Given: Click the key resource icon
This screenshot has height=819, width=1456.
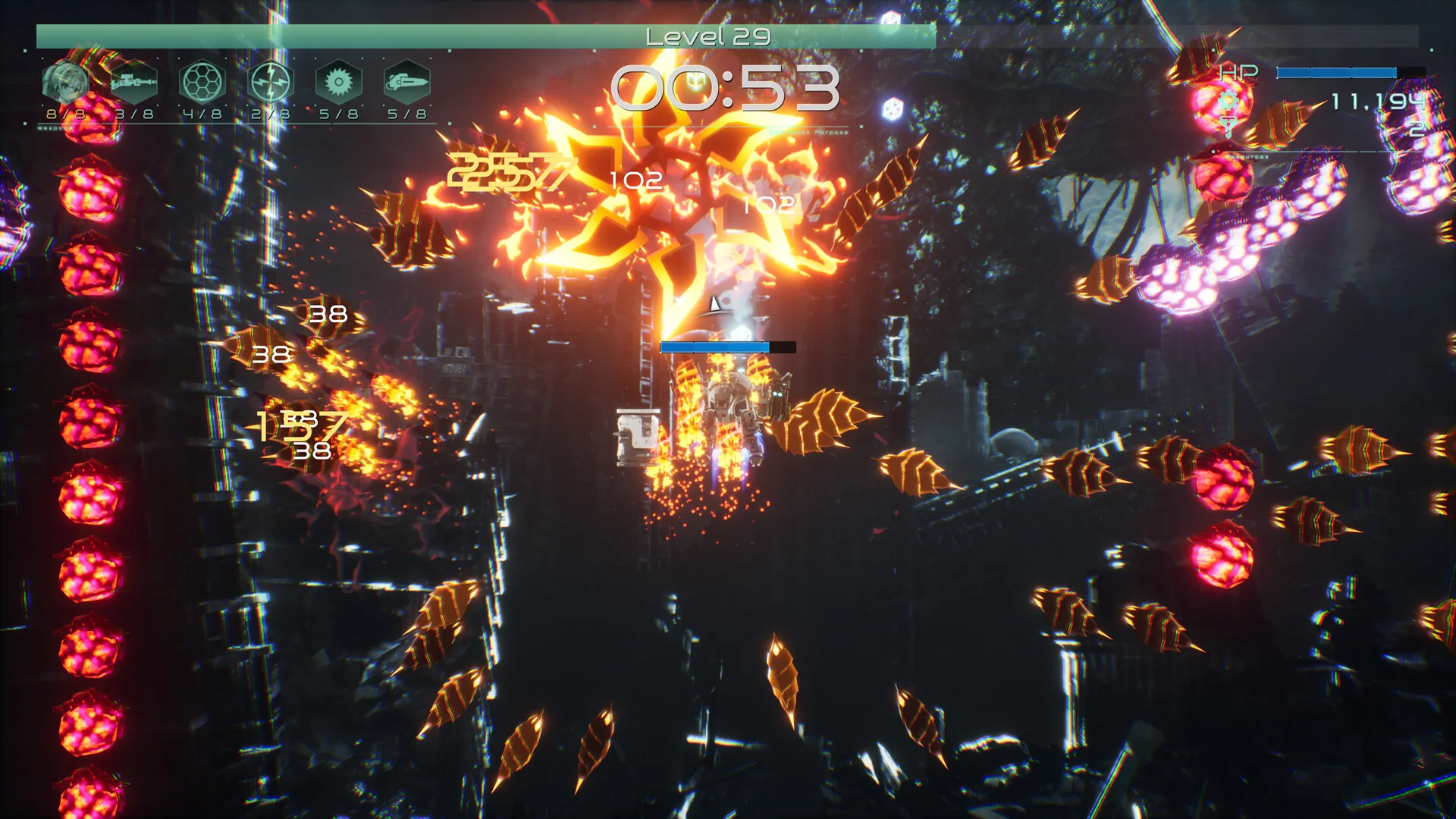Looking at the screenshot, I should click(x=1228, y=127).
